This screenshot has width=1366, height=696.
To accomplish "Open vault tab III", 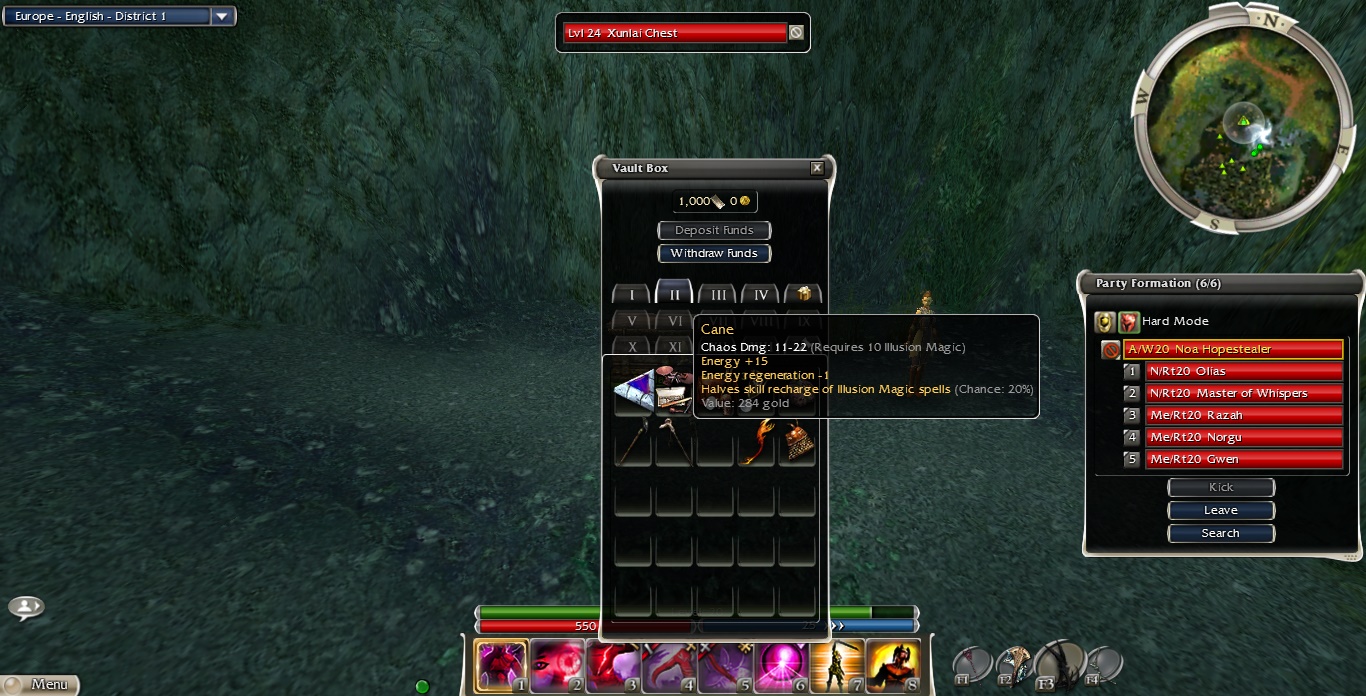I will pyautogui.click(x=718, y=295).
